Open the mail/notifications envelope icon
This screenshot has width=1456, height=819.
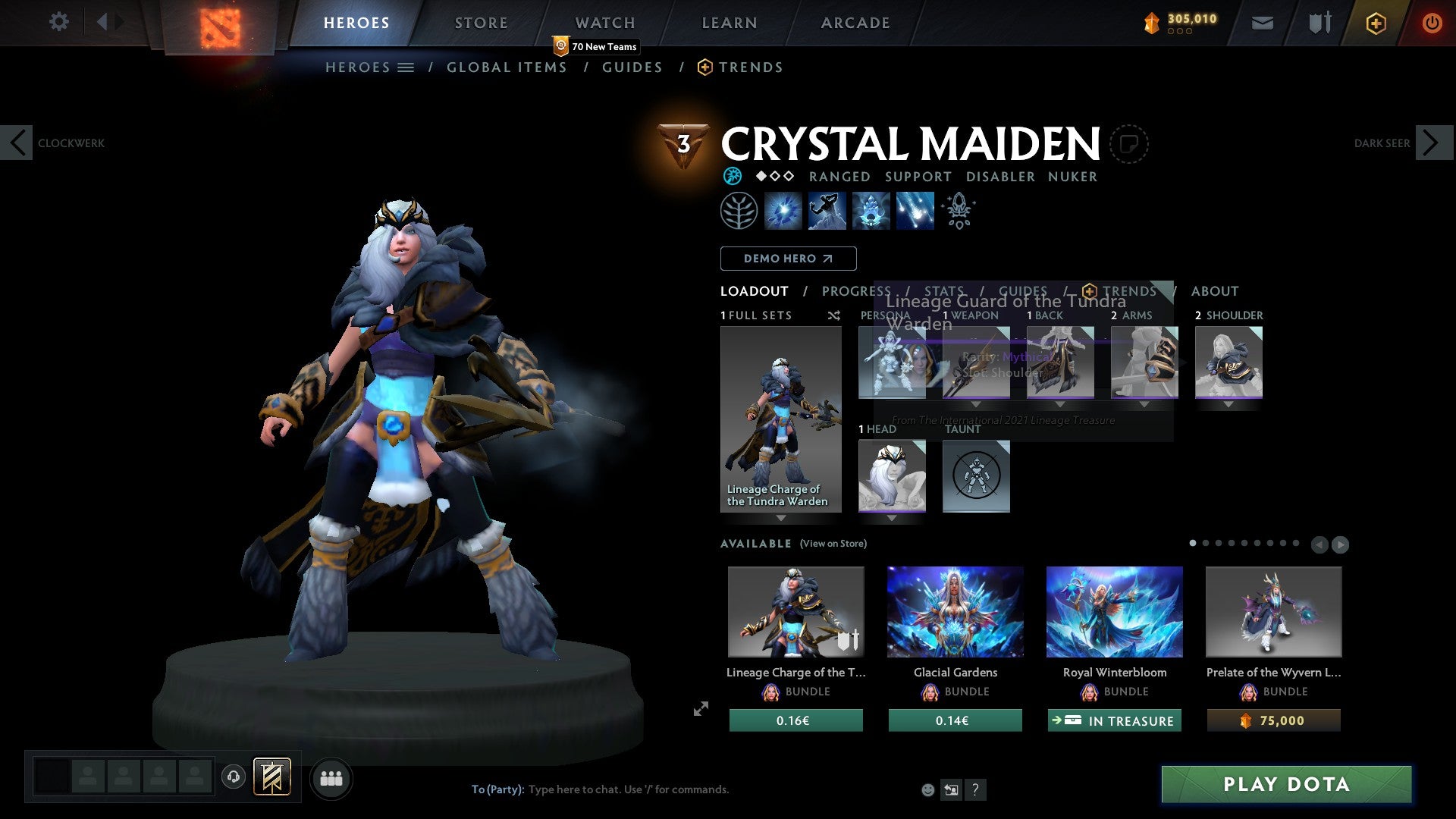click(1262, 23)
